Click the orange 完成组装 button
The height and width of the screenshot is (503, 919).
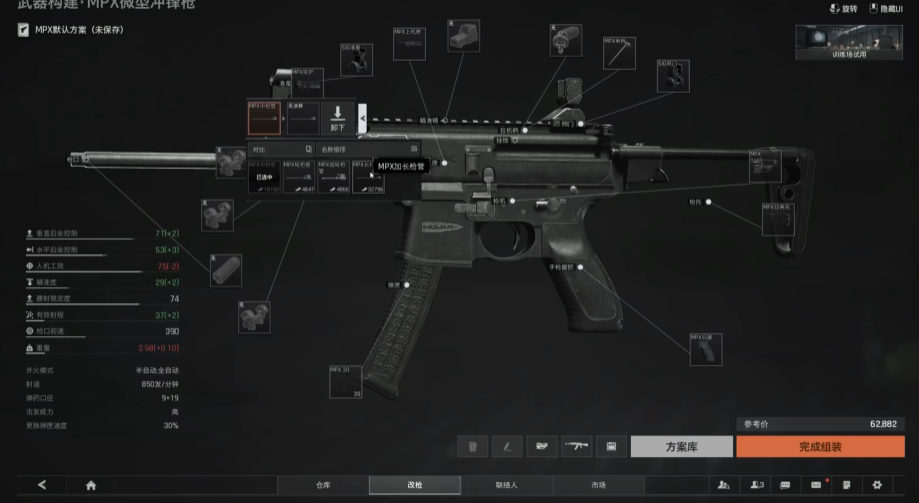pyautogui.click(x=820, y=447)
